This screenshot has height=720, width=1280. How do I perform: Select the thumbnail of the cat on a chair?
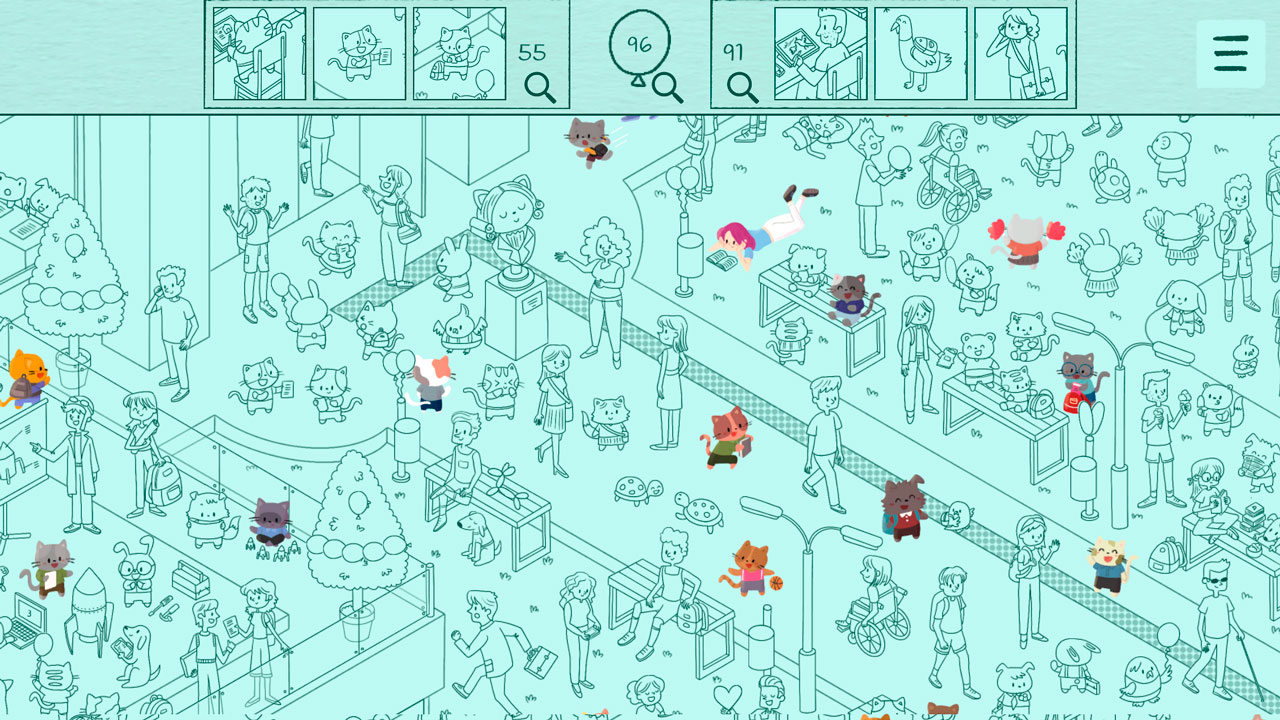coord(259,53)
